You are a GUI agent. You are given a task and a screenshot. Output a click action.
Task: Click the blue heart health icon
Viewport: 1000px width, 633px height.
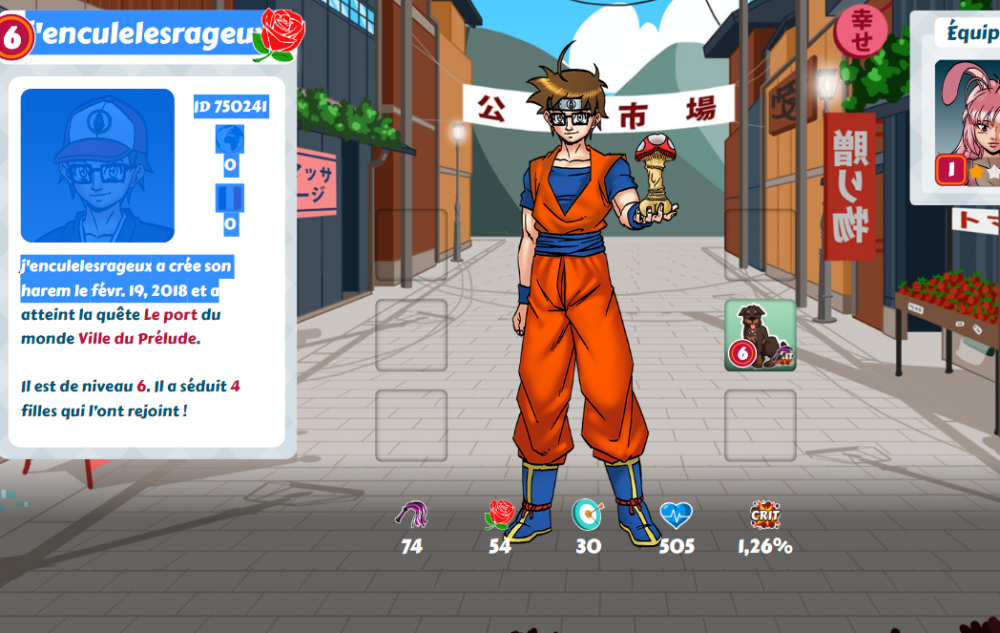pos(676,515)
